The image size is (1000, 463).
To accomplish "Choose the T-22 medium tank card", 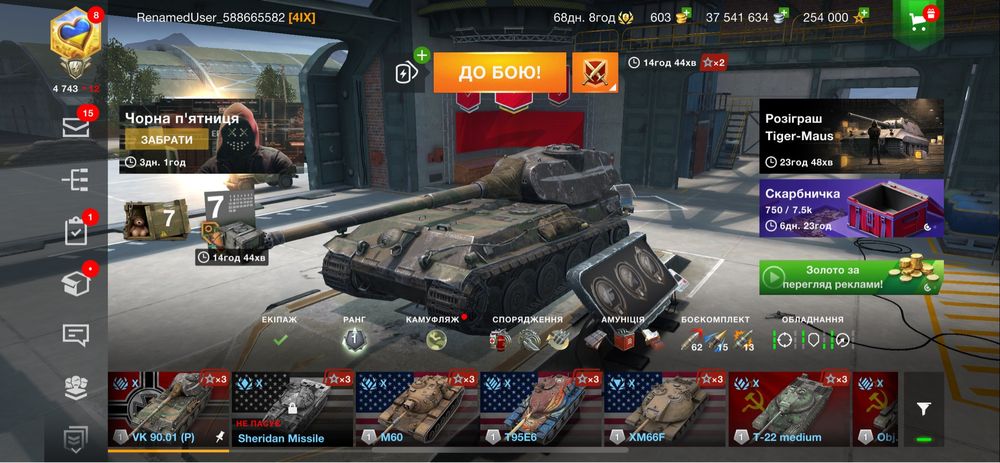I will pos(788,408).
